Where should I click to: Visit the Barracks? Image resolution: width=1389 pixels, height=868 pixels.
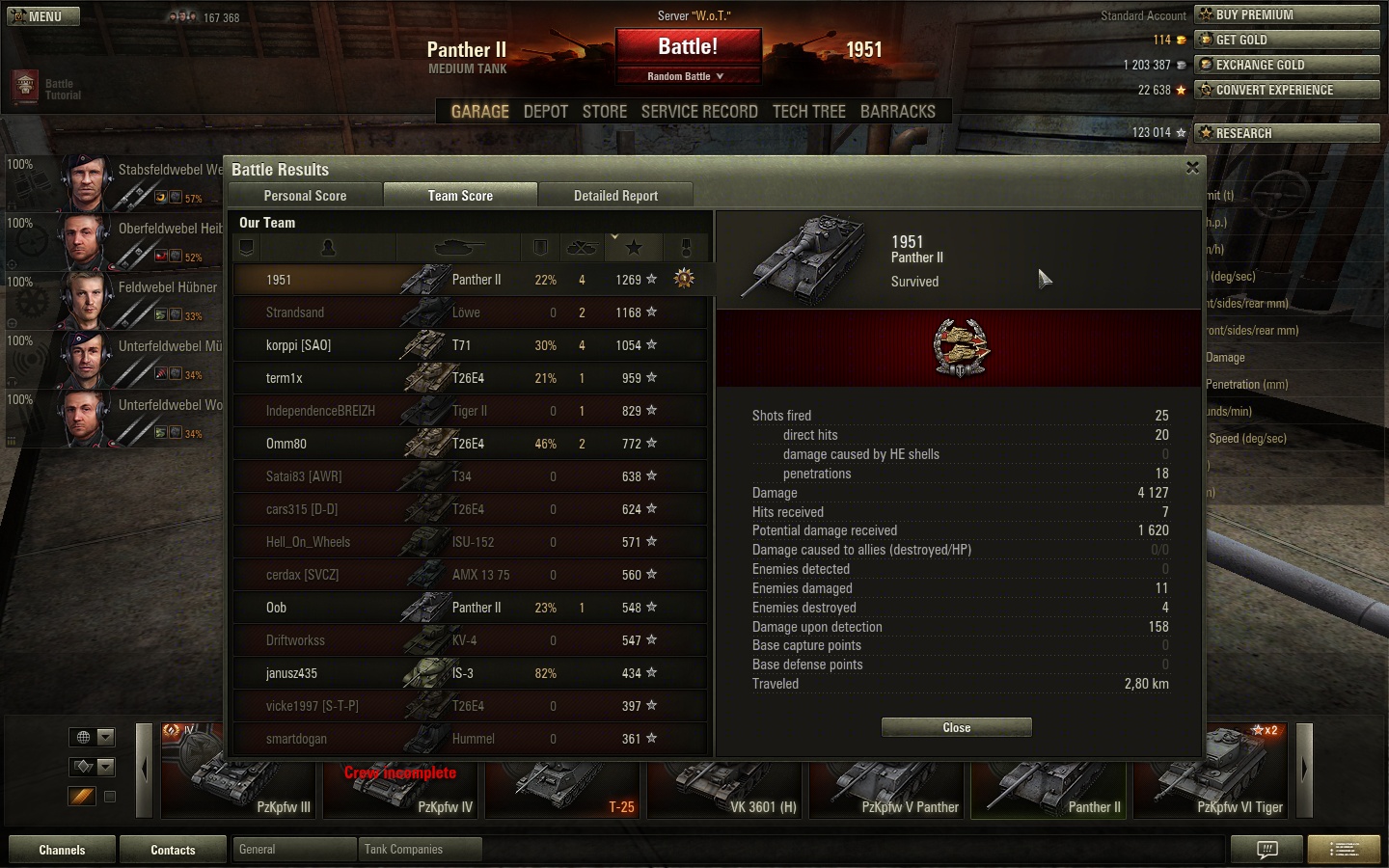(897, 112)
